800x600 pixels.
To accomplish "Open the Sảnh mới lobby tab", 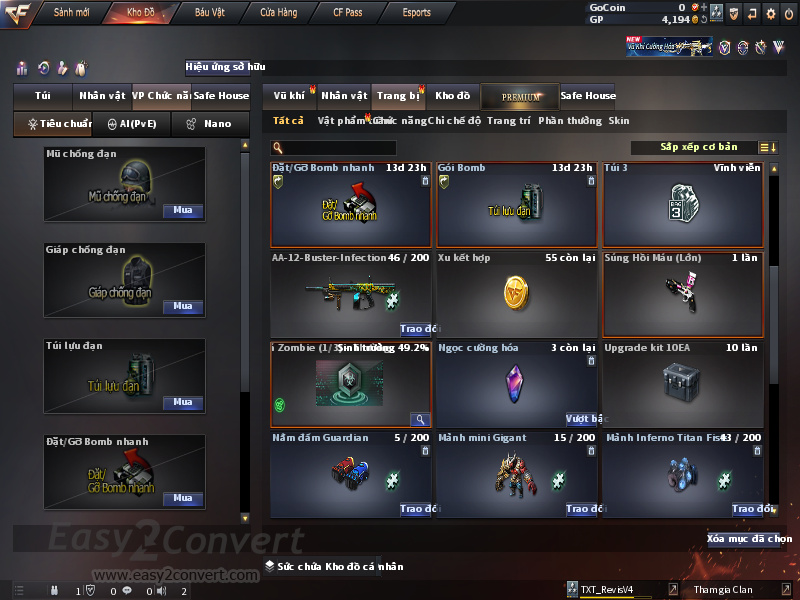I will tap(71, 12).
